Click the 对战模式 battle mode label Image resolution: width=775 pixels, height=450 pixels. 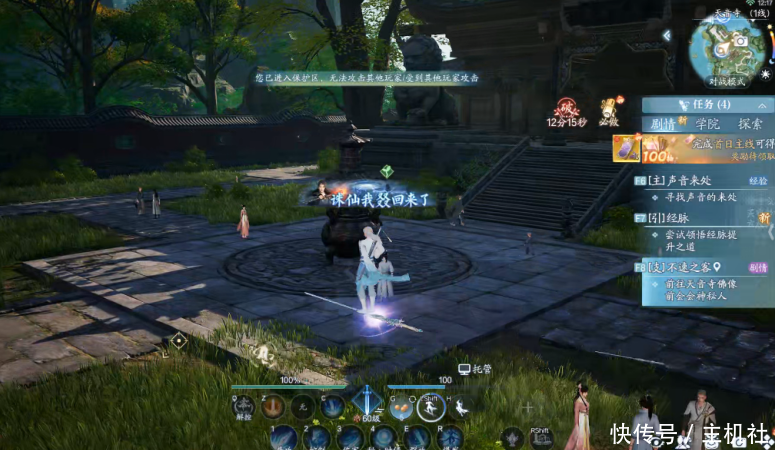click(728, 82)
